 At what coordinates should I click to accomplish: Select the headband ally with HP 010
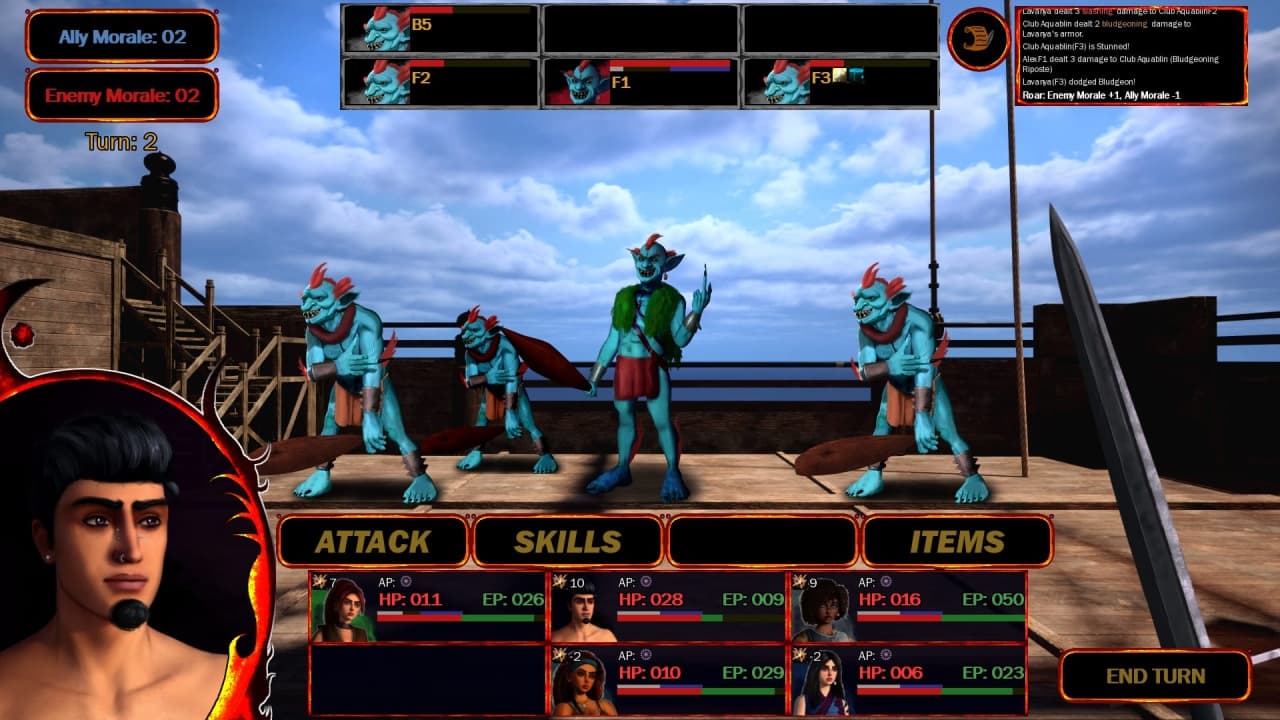(x=668, y=680)
